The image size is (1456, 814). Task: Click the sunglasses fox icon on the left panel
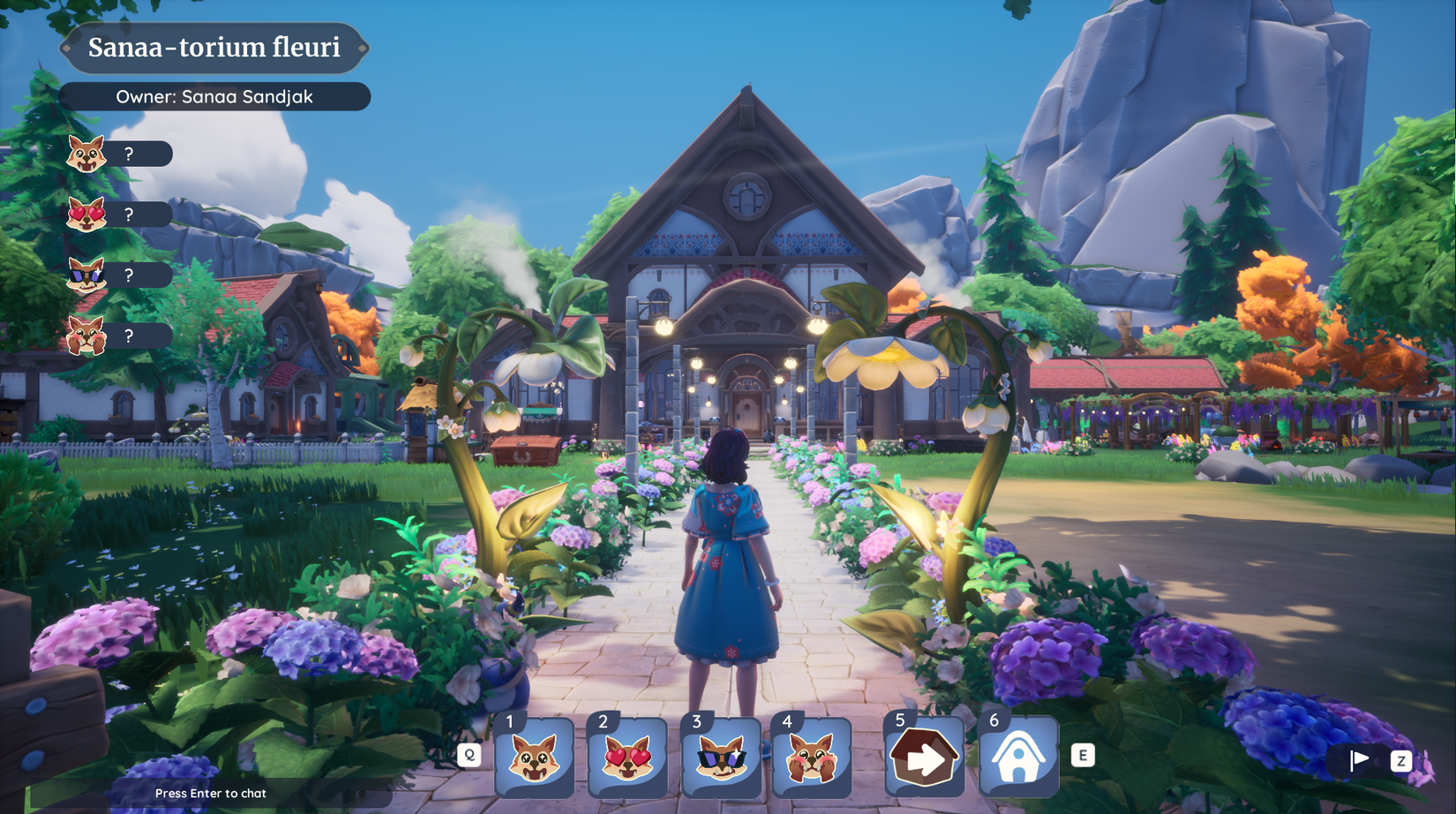pyautogui.click(x=86, y=275)
